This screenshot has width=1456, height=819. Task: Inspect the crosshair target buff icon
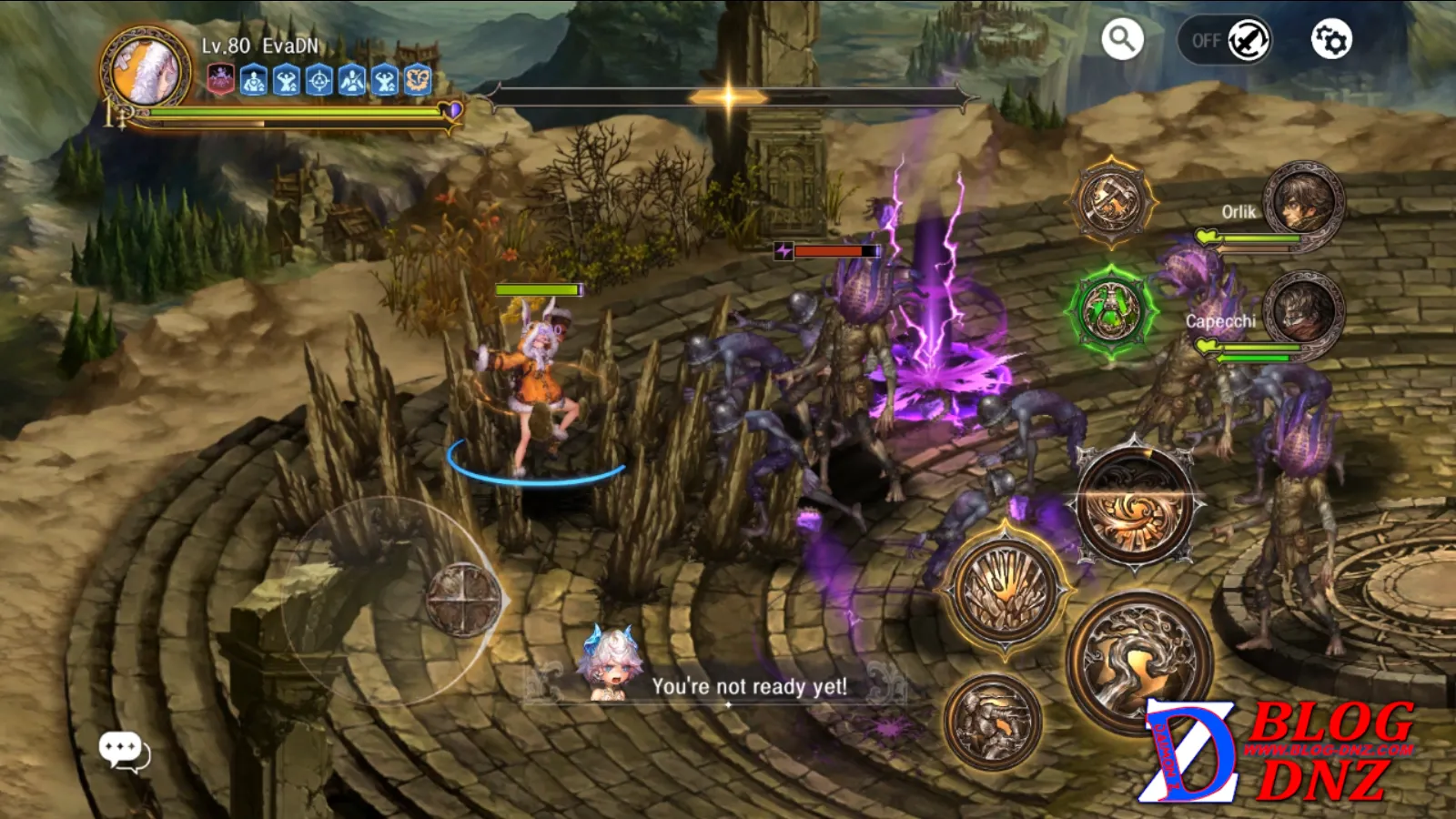(x=319, y=81)
